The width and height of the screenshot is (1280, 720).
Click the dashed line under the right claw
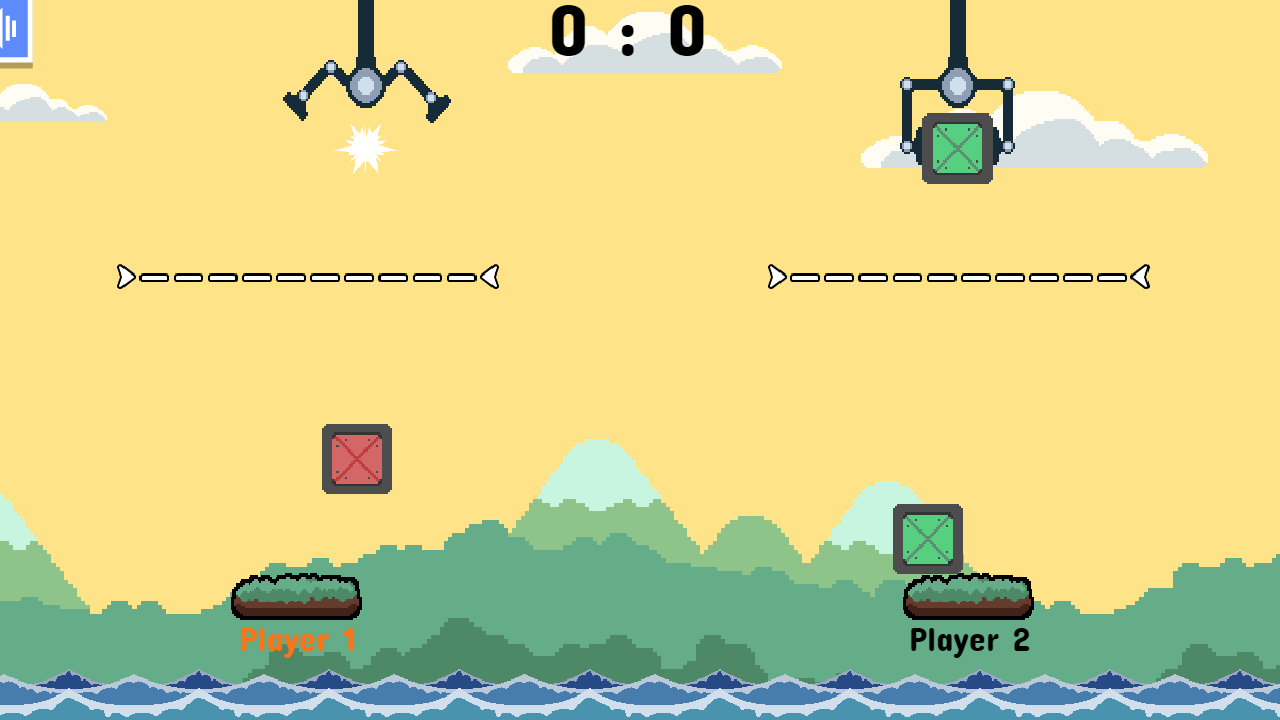[x=957, y=277]
